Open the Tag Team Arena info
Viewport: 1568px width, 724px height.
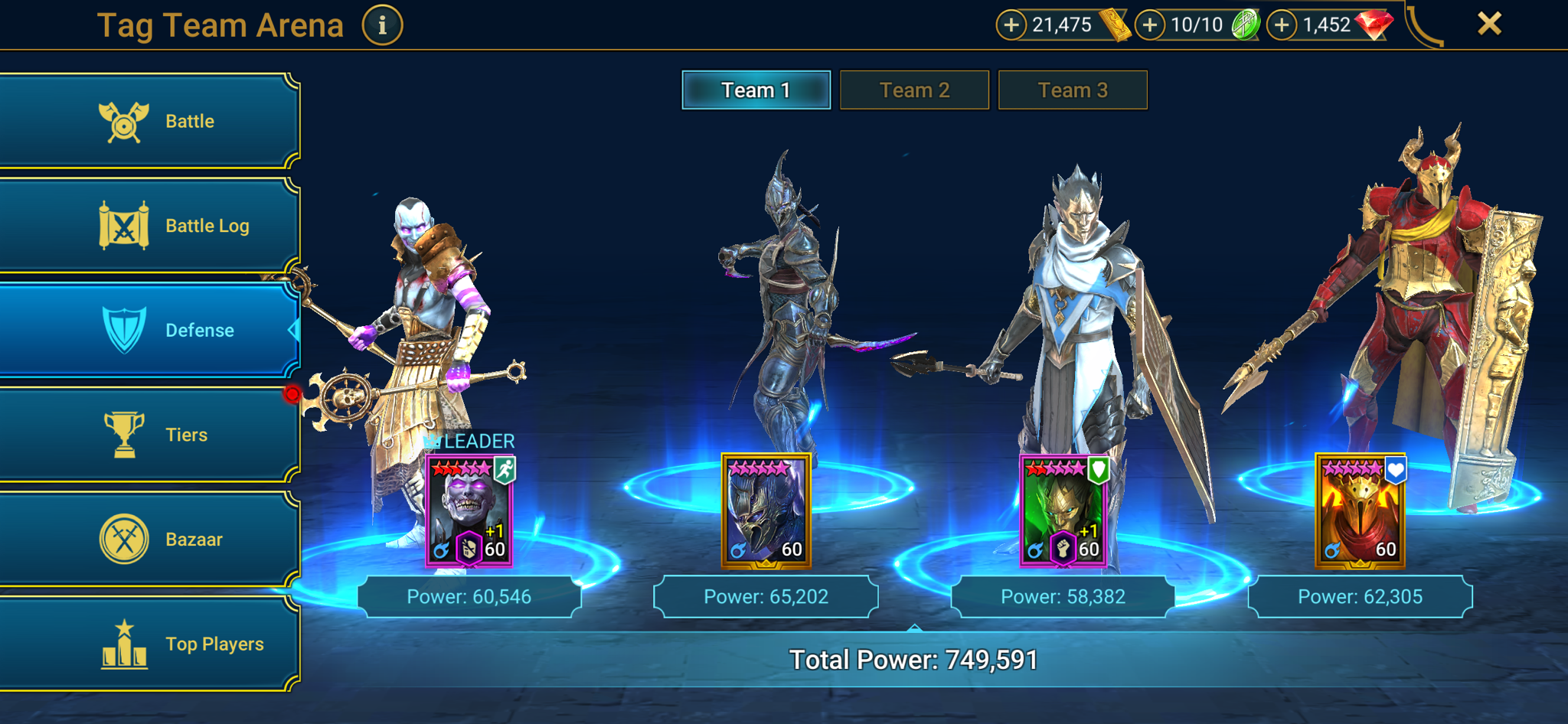(x=382, y=25)
